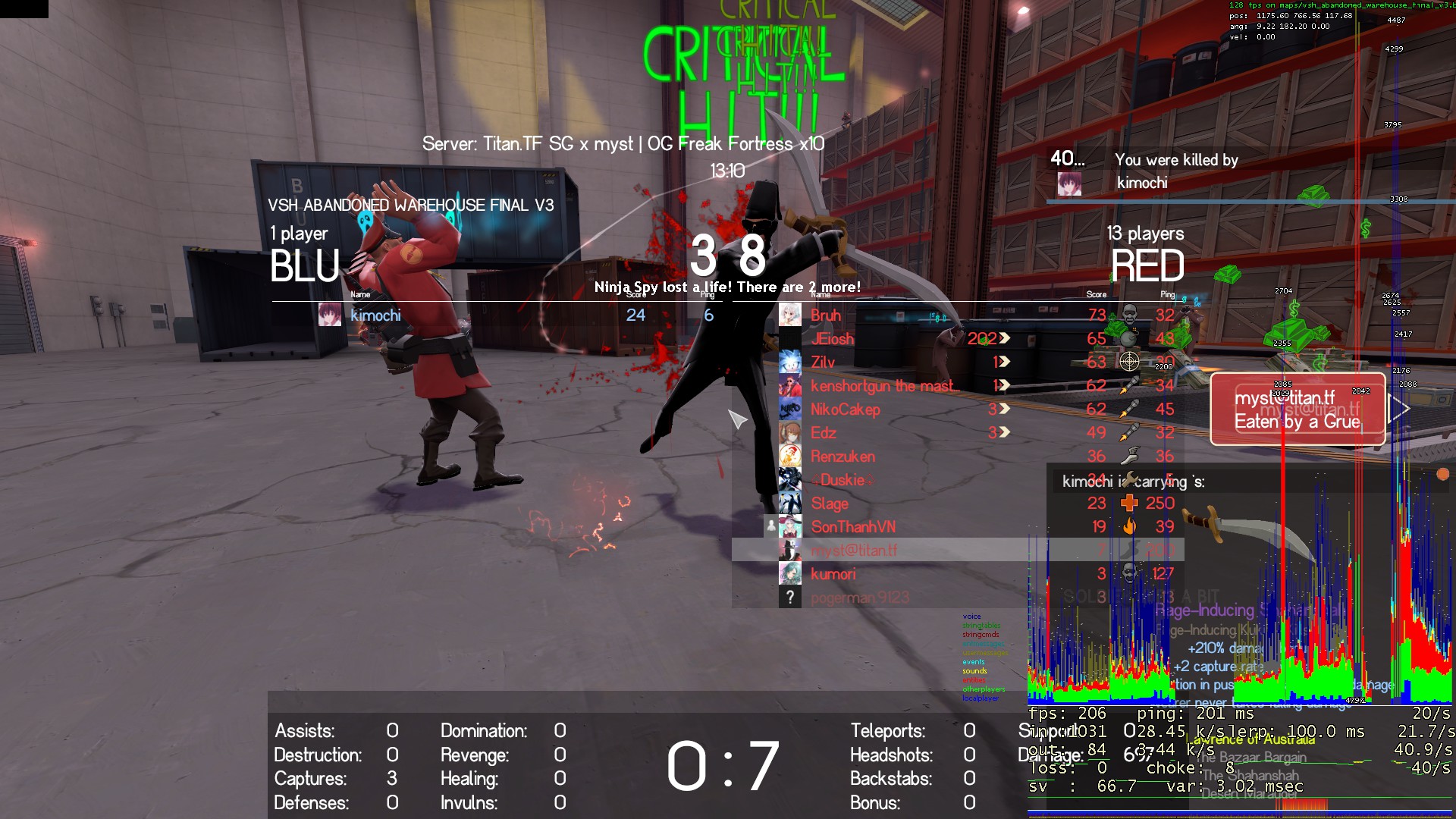This screenshot has width=1456, height=819.
Task: Select the highlighted myst@titan.tf row
Action: [x=854, y=551]
